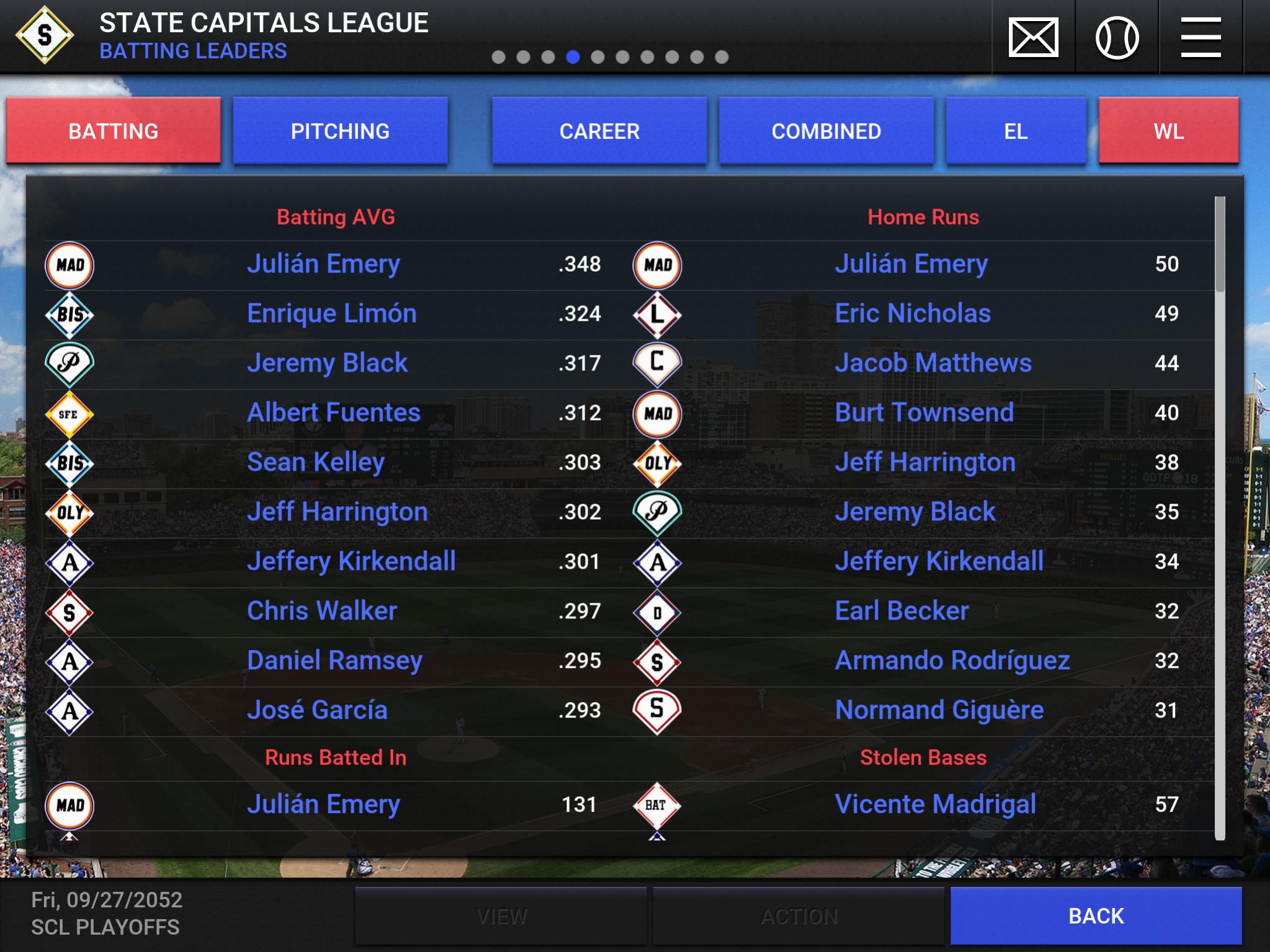View Eric Nicholas in Home Runs list

(x=913, y=314)
